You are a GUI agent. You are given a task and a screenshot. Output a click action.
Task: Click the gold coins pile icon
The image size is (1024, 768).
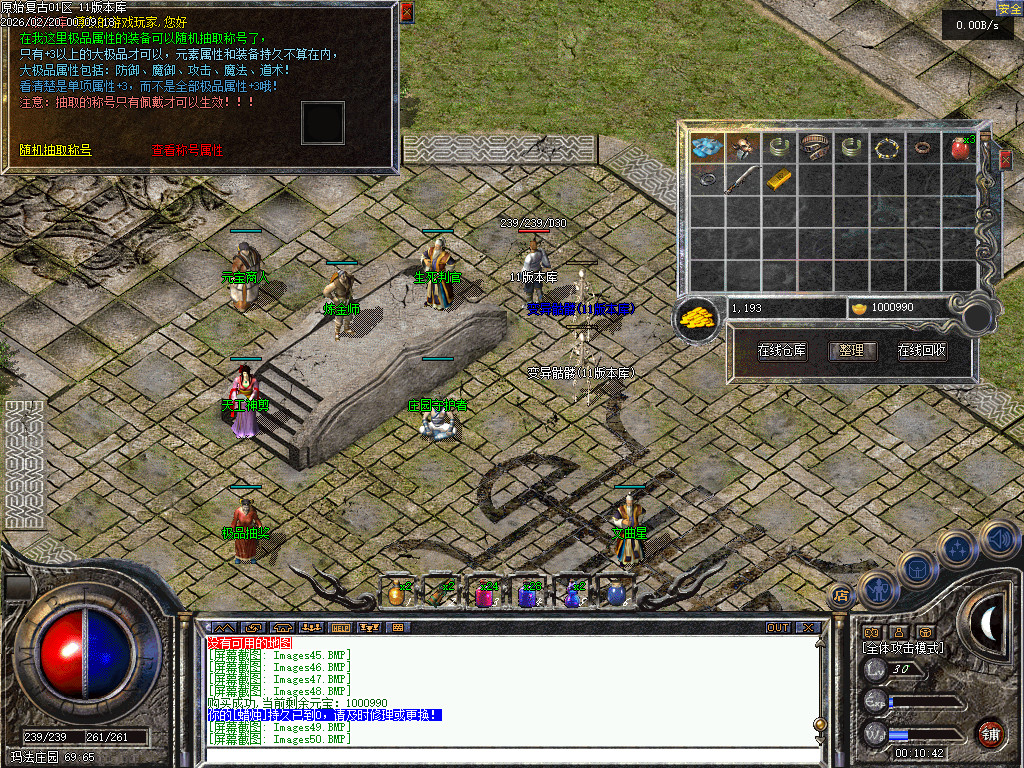698,316
